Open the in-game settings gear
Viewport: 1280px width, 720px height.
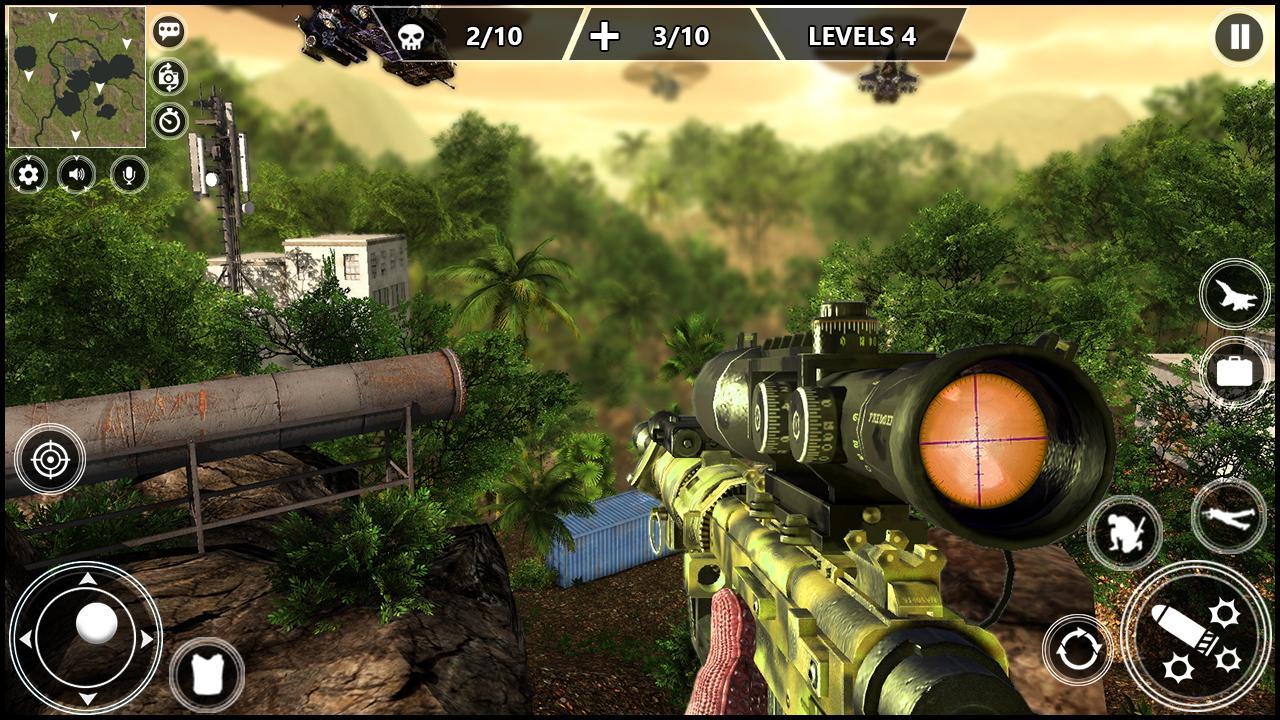pos(26,176)
